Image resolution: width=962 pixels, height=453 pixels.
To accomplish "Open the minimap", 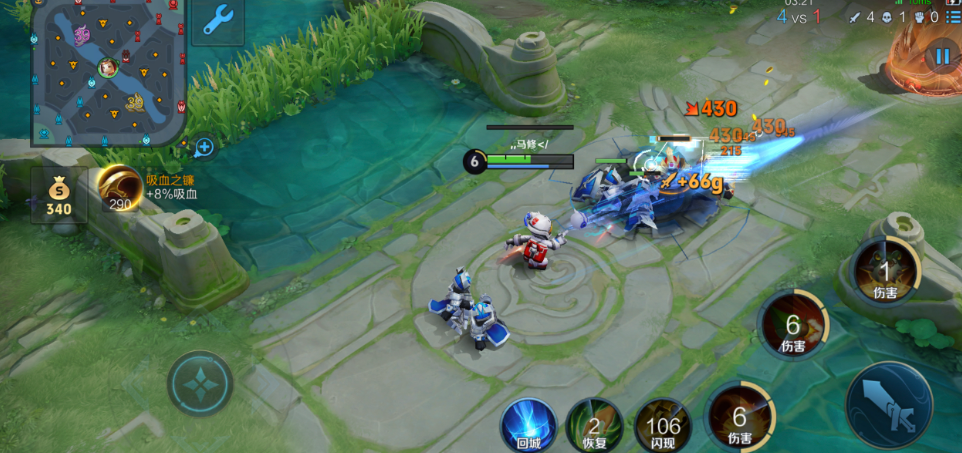I will [x=108, y=72].
